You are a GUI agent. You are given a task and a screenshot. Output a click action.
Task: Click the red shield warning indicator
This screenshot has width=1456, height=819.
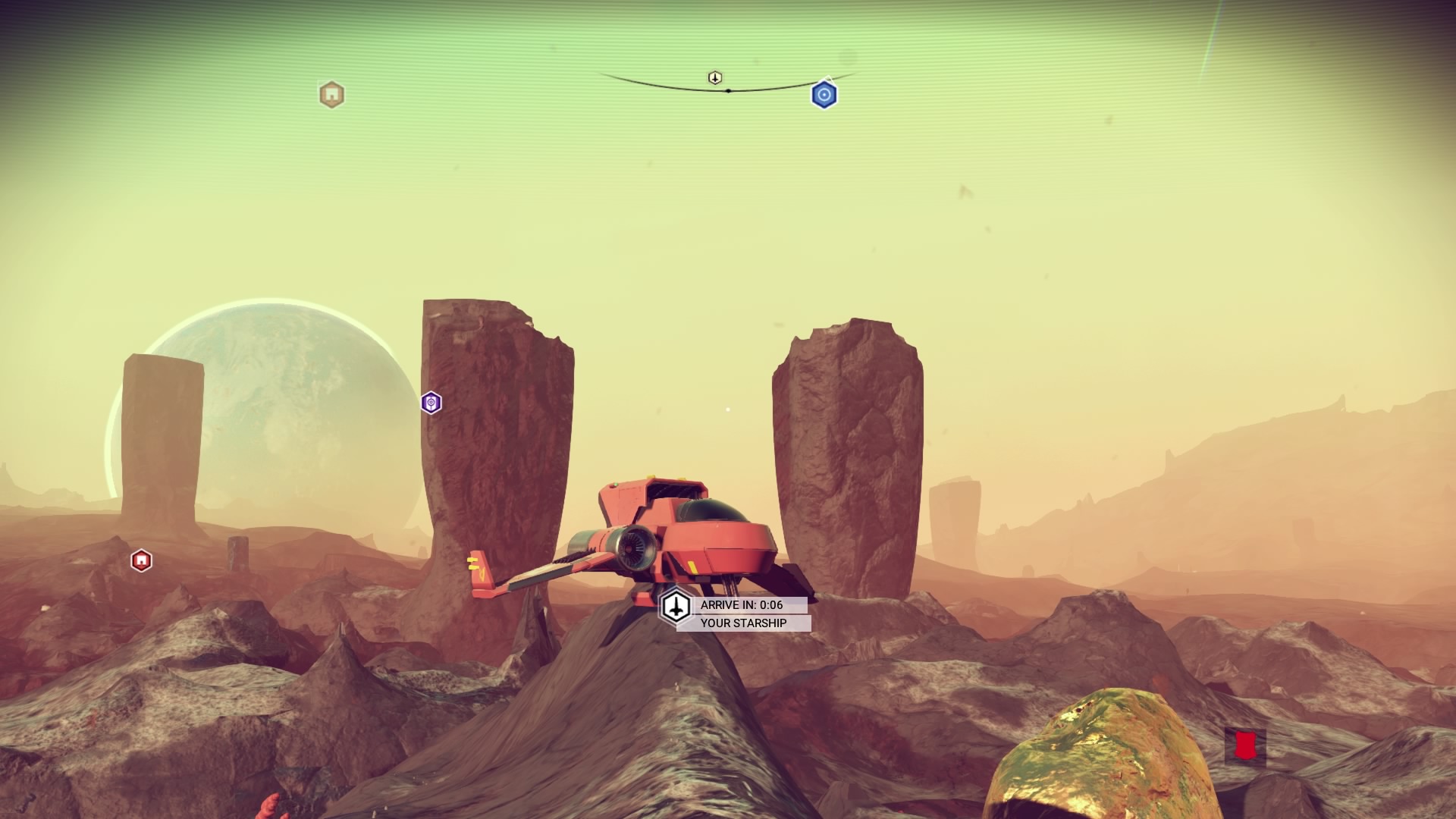point(1244,745)
